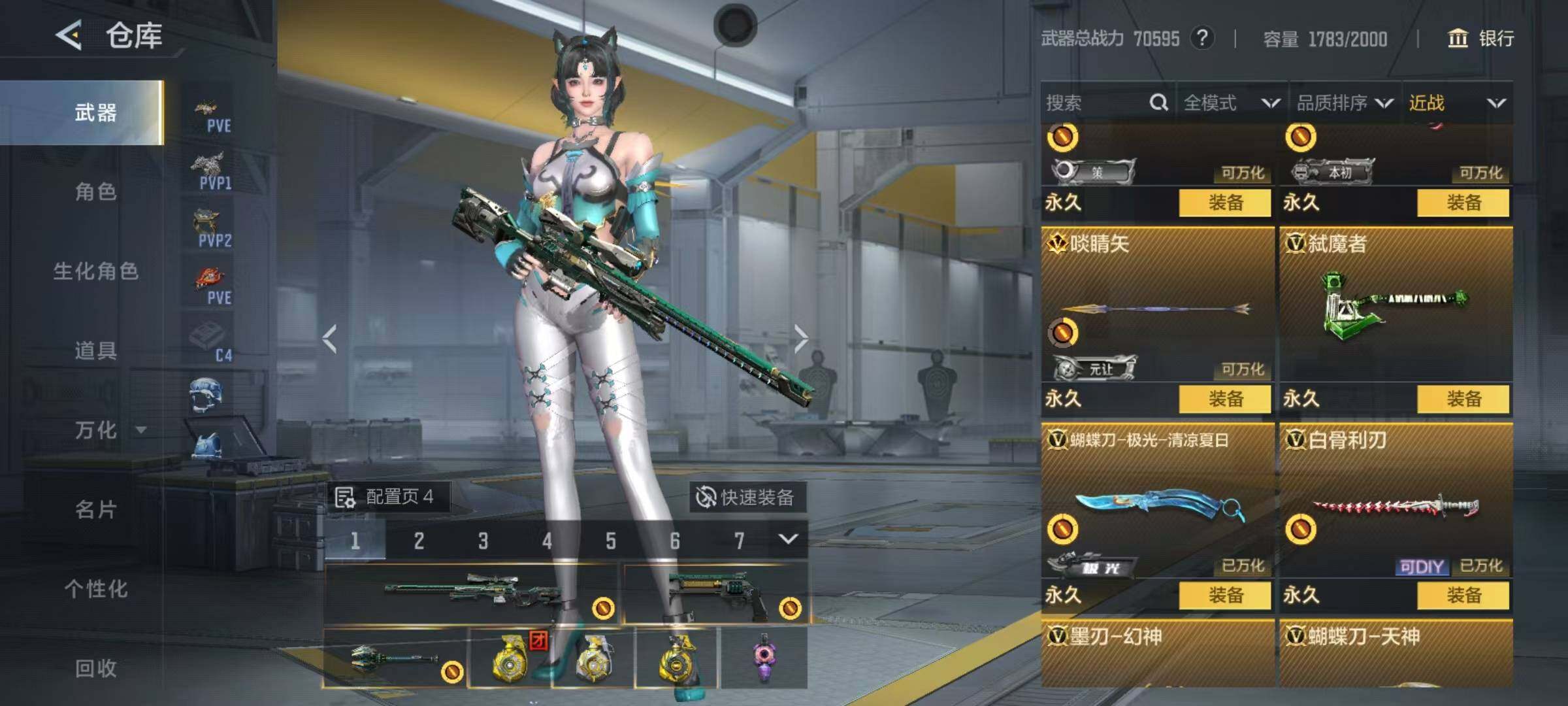Equip the 白骨利刃 blade

point(1463,595)
